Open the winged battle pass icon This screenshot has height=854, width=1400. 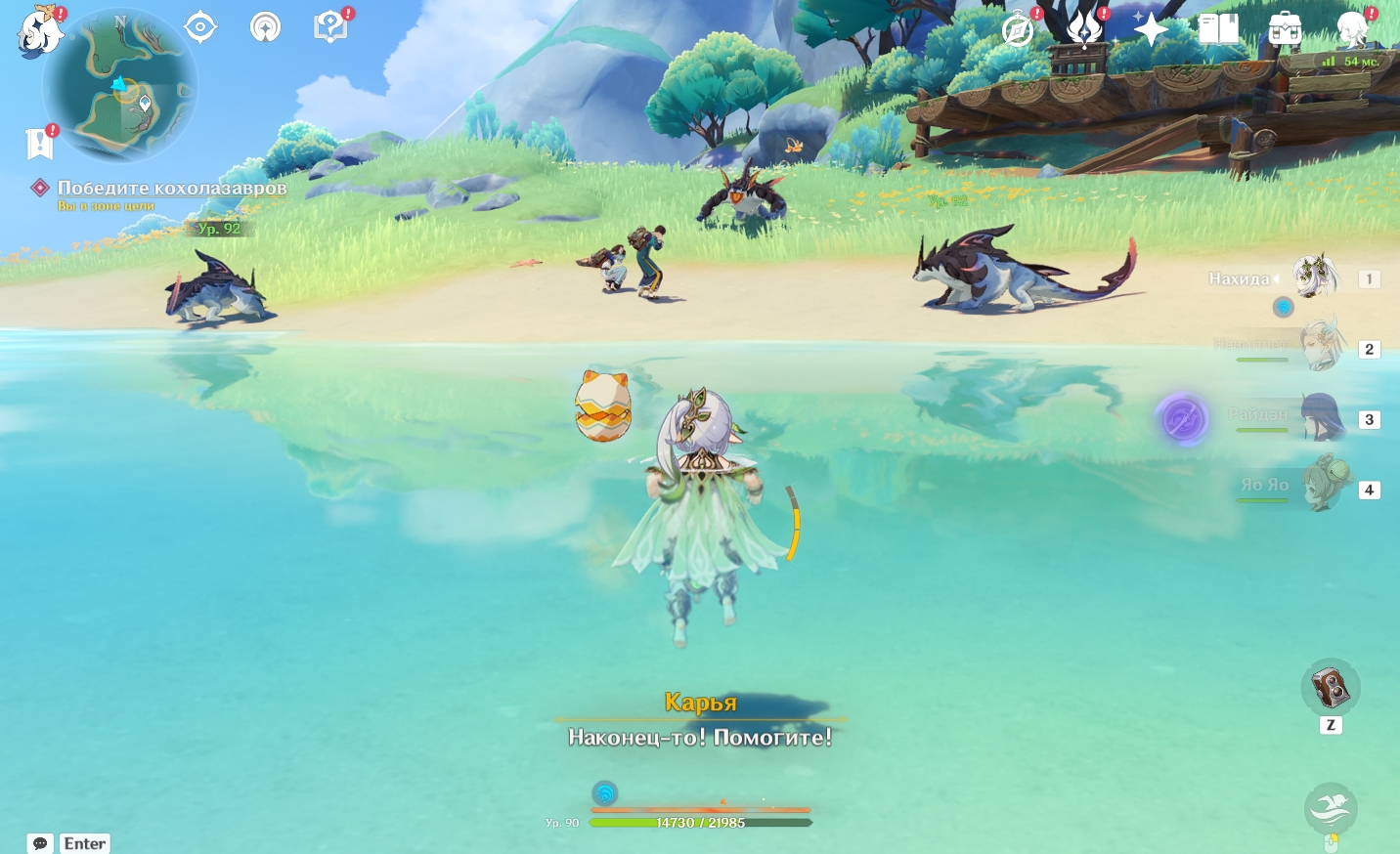(x=1084, y=29)
